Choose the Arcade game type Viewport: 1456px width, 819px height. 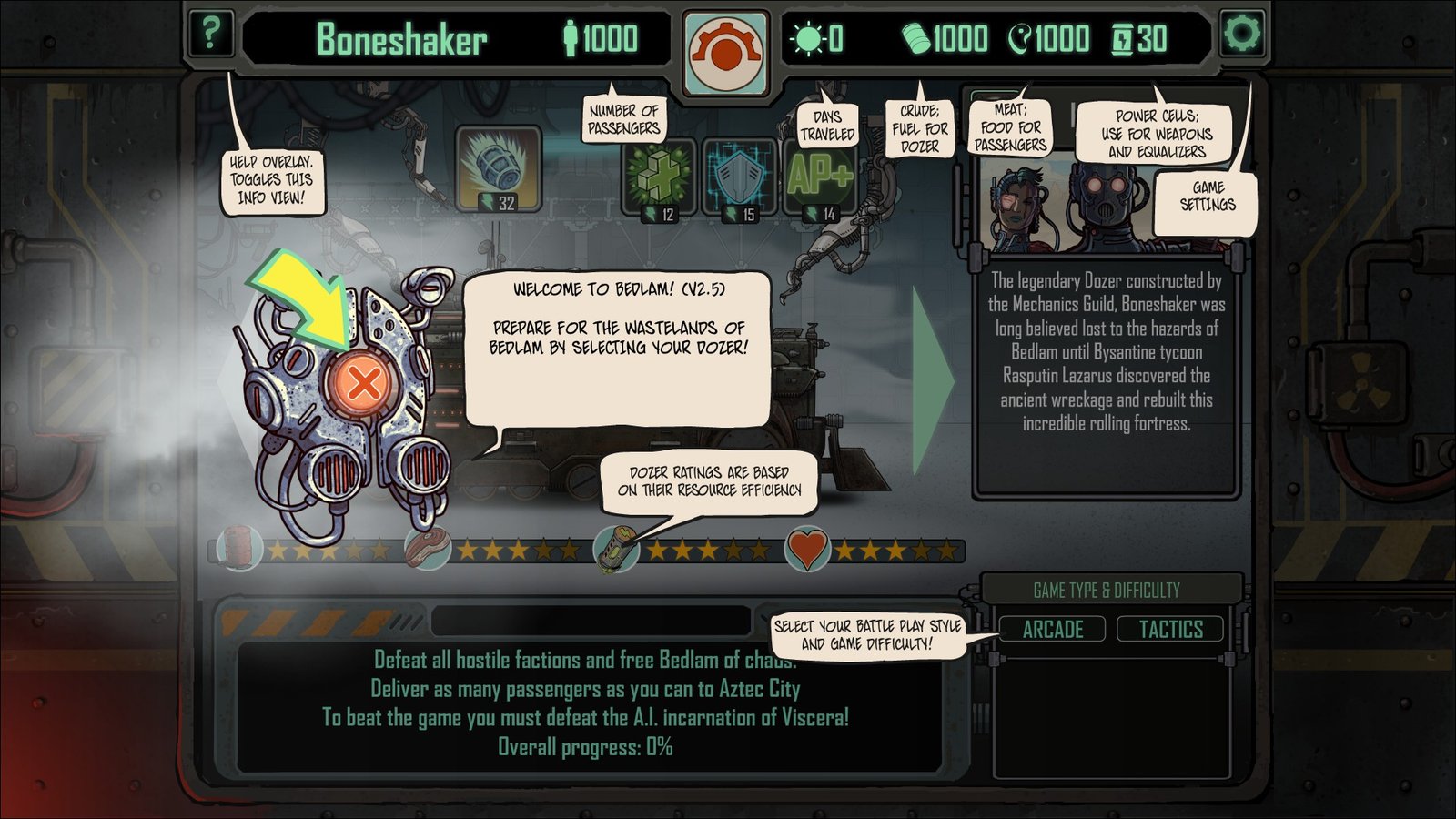click(x=1052, y=629)
